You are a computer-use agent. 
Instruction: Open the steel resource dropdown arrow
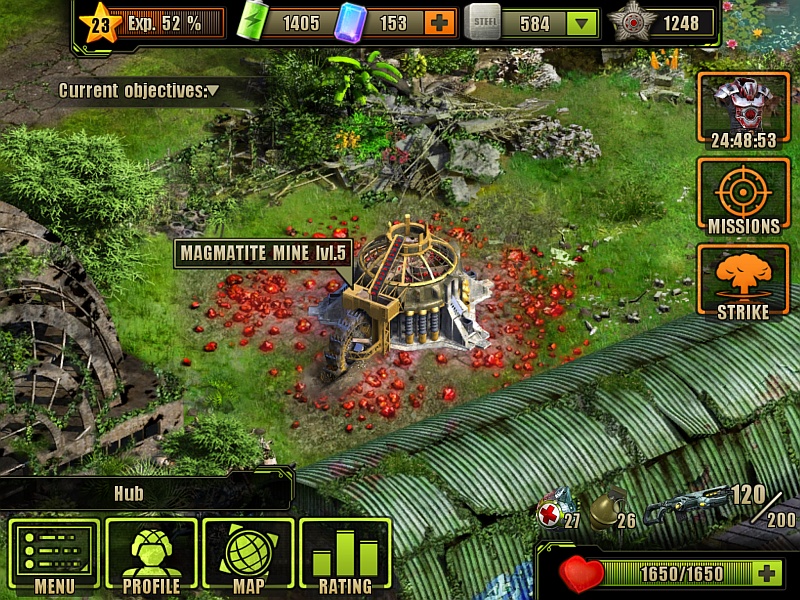coord(580,23)
